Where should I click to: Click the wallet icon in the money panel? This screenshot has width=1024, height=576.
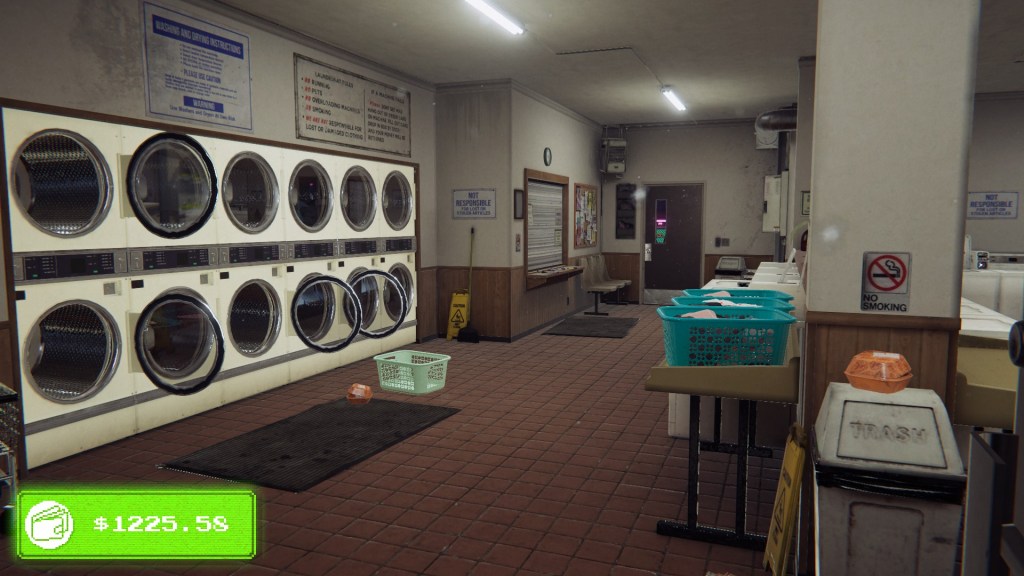(50, 523)
